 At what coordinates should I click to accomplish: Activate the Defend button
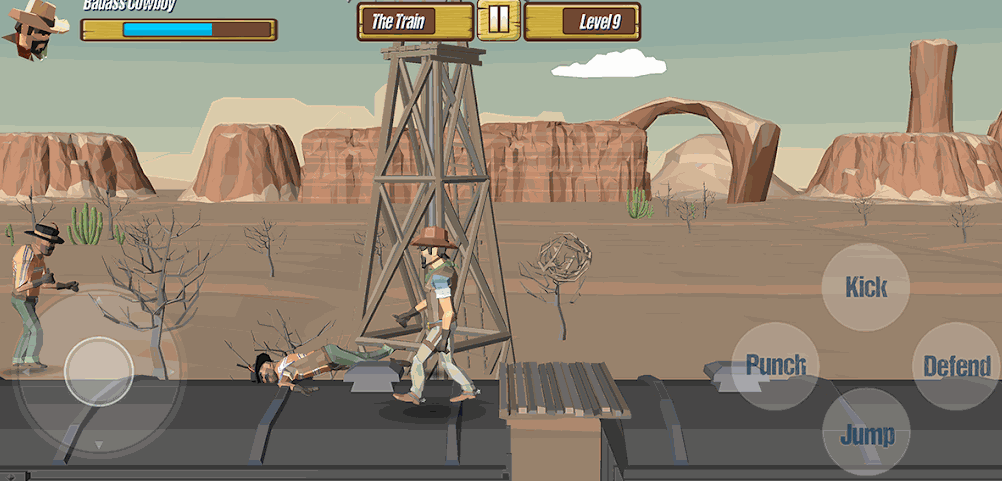click(x=956, y=366)
